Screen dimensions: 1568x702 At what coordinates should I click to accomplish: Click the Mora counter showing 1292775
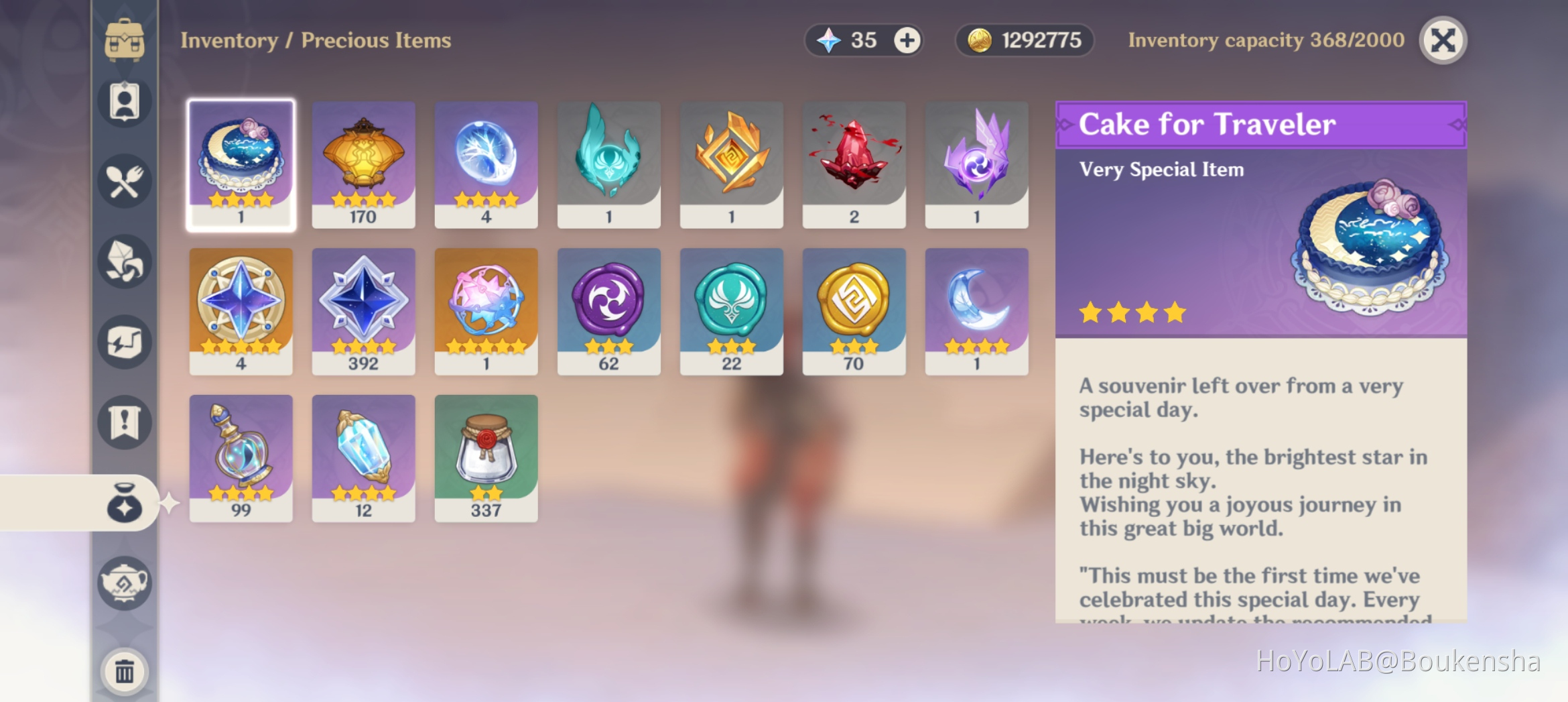(x=1024, y=40)
